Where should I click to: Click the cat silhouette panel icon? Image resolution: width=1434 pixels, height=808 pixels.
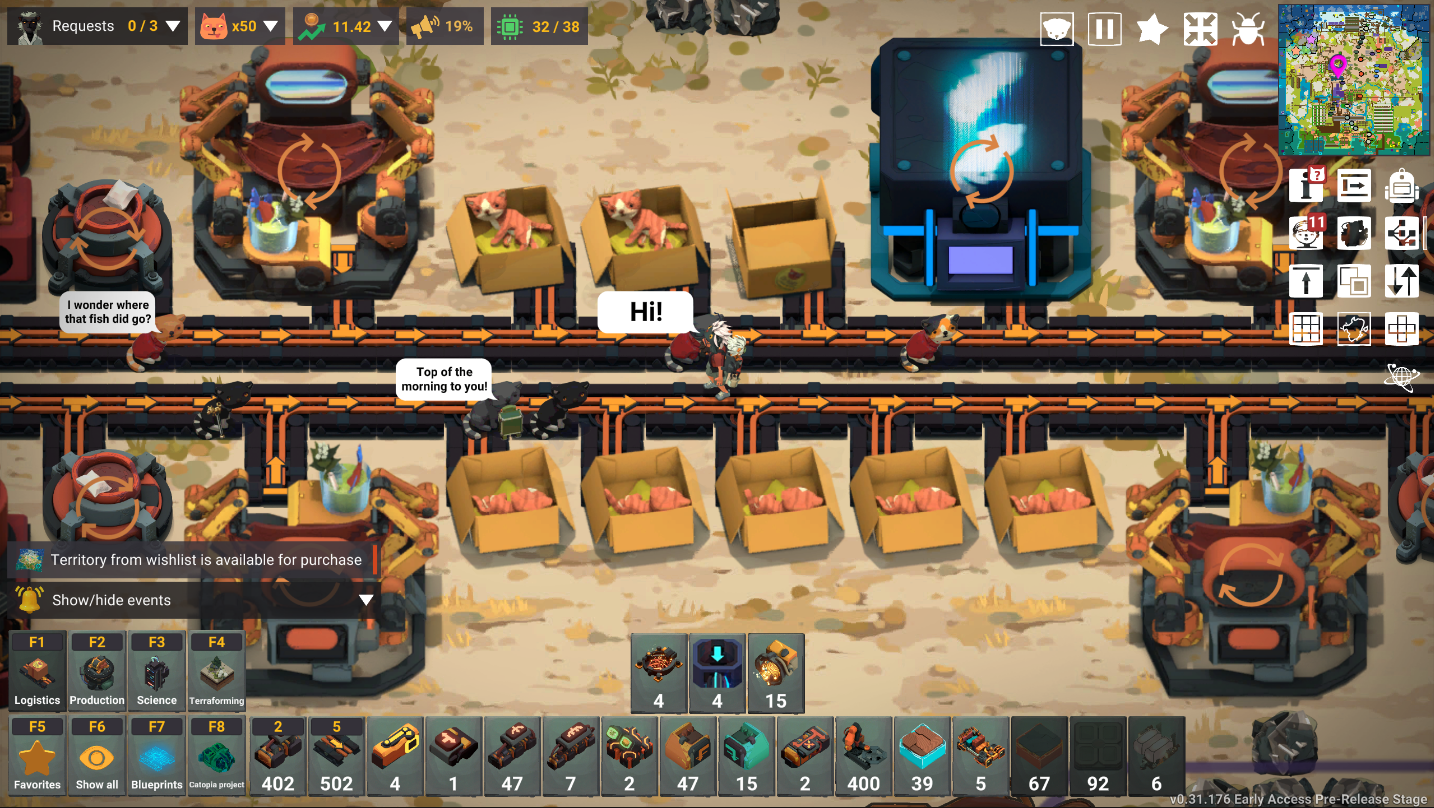tap(1354, 232)
